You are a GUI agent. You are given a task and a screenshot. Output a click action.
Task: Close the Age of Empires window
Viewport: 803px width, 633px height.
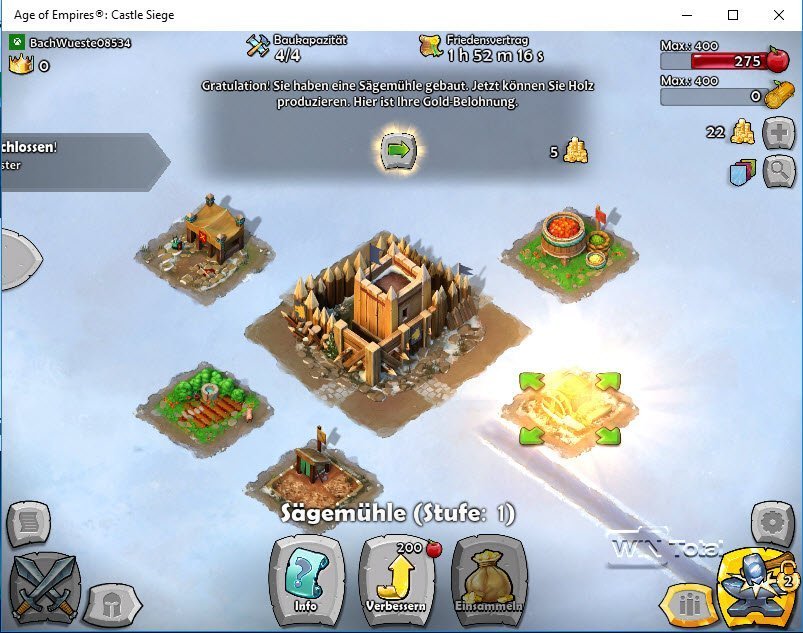click(779, 15)
